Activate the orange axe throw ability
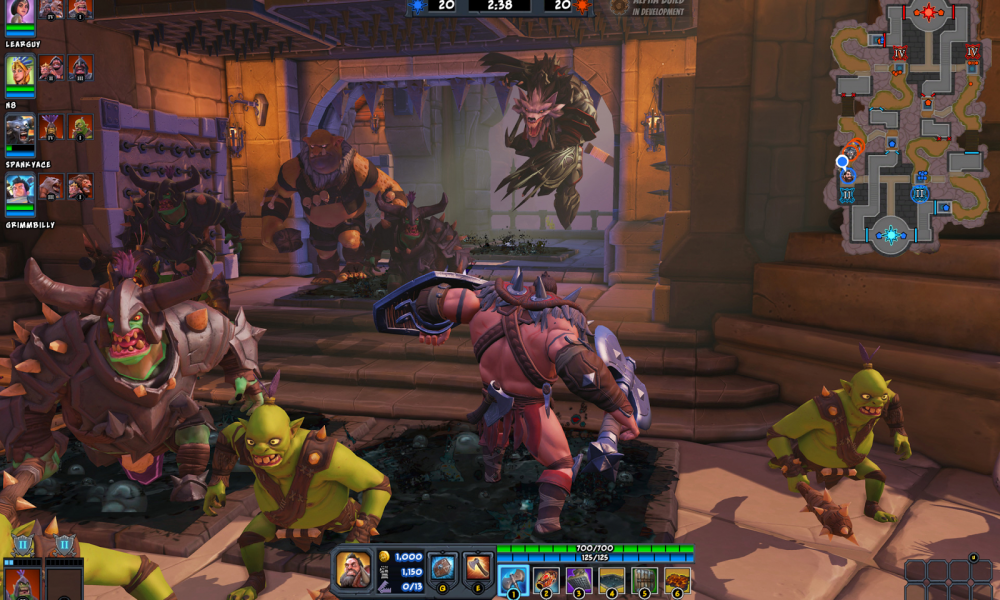This screenshot has width=1000, height=600. click(478, 568)
